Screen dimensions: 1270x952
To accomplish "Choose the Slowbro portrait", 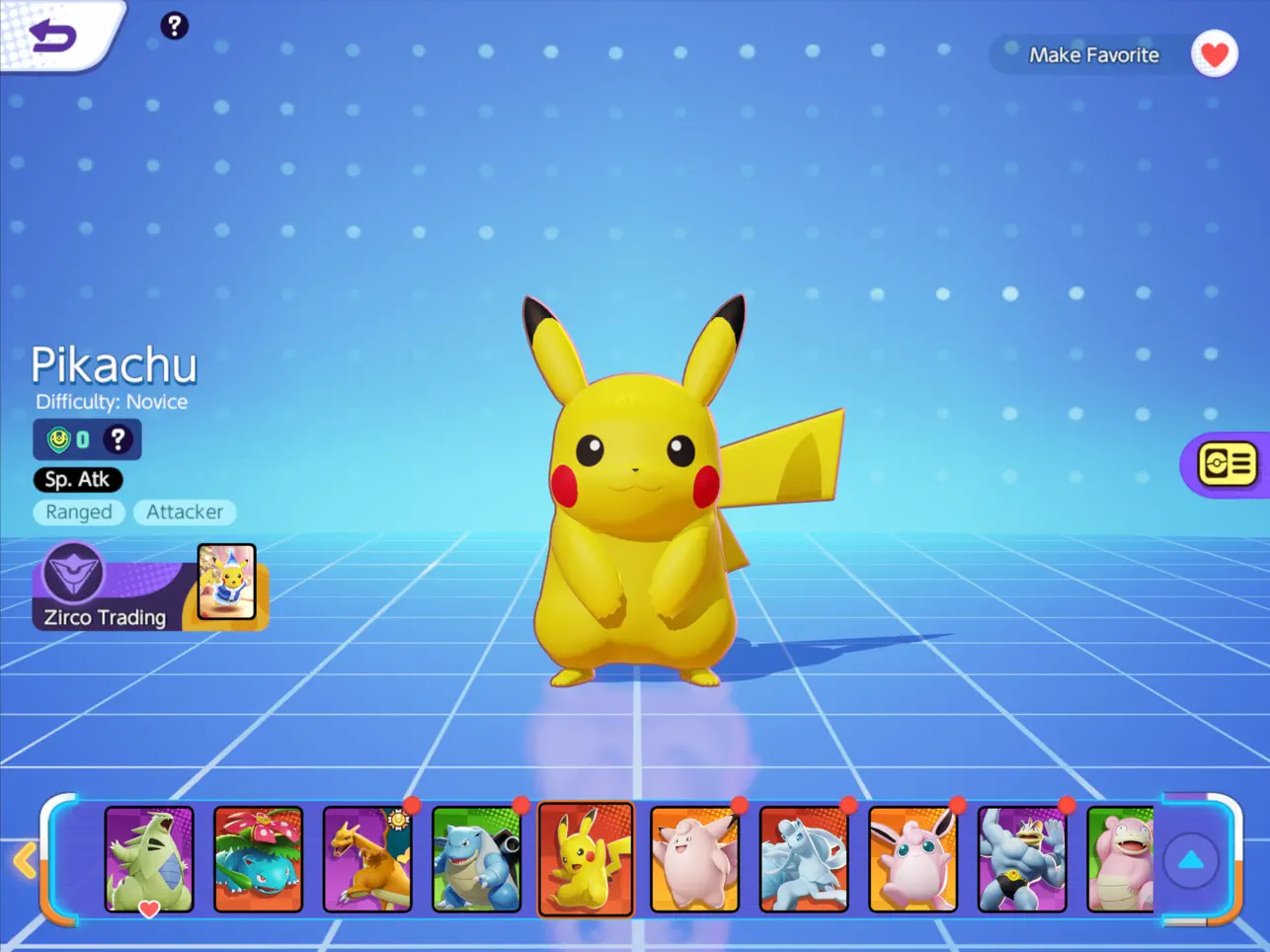I will click(x=1120, y=858).
